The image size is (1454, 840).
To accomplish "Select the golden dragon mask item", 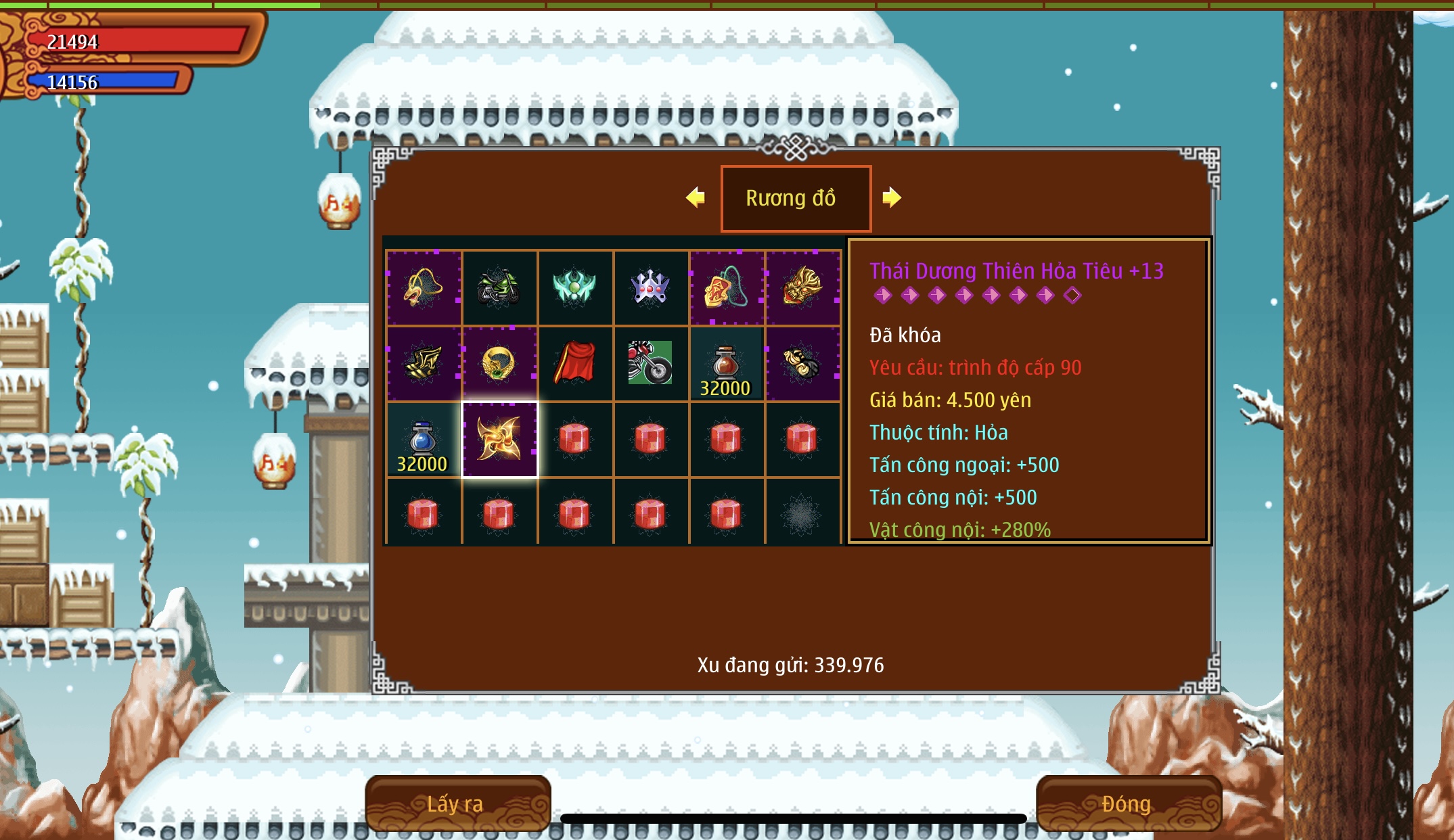I will tap(802, 288).
